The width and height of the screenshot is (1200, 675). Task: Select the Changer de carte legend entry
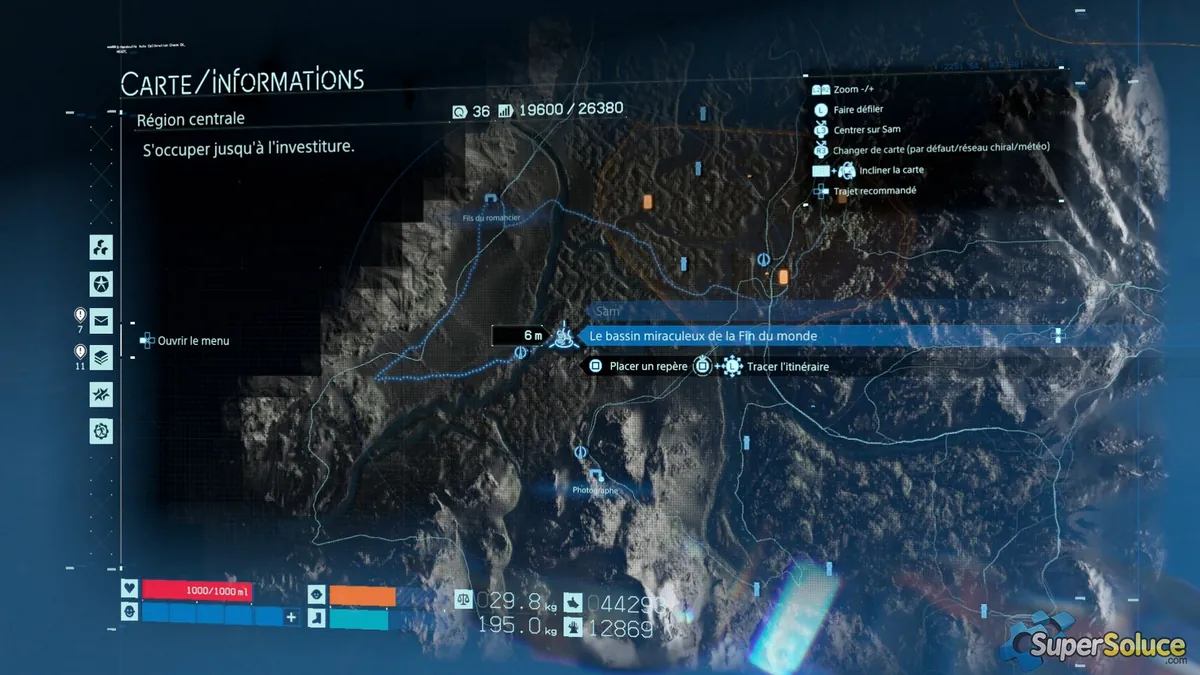pyautogui.click(x=940, y=149)
